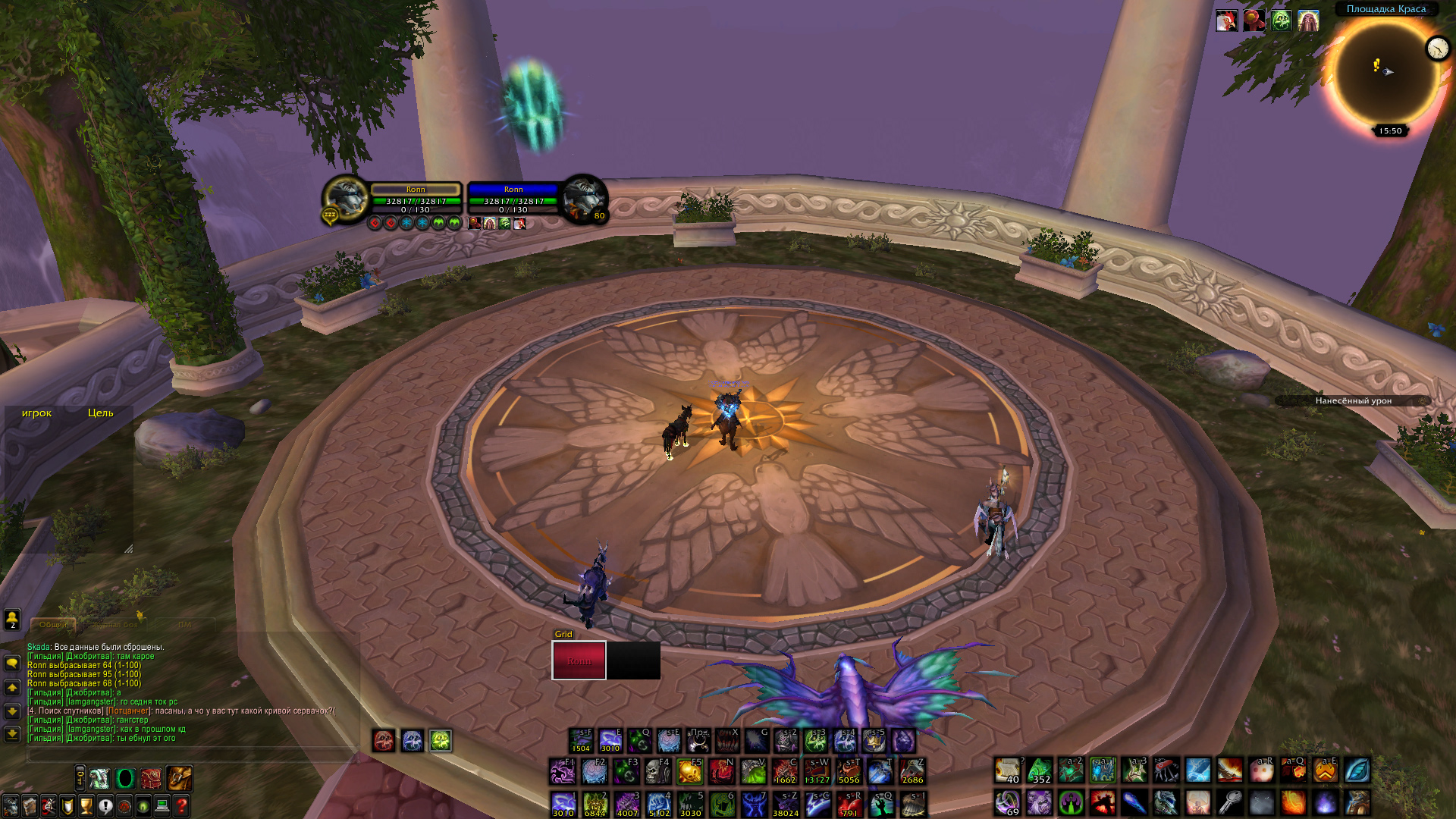Select the Ronn player unit frame portrait
Viewport: 1456px width, 819px height.
[x=346, y=198]
